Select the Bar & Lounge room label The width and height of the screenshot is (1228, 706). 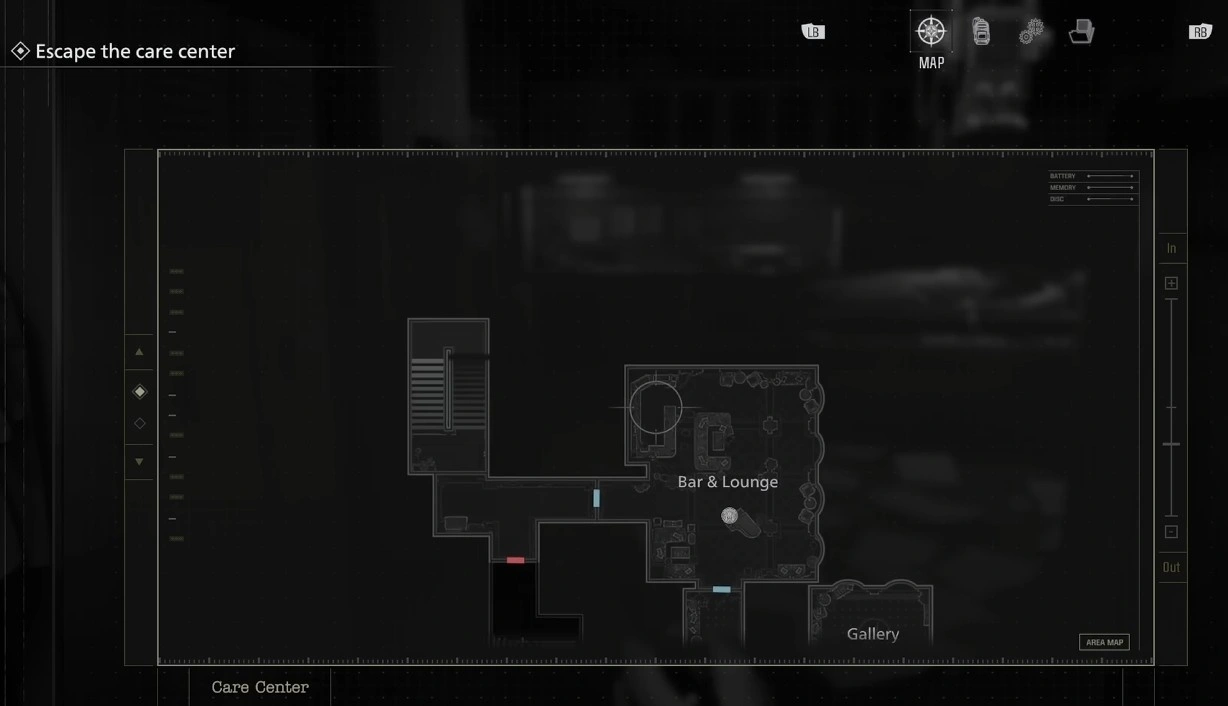727,482
